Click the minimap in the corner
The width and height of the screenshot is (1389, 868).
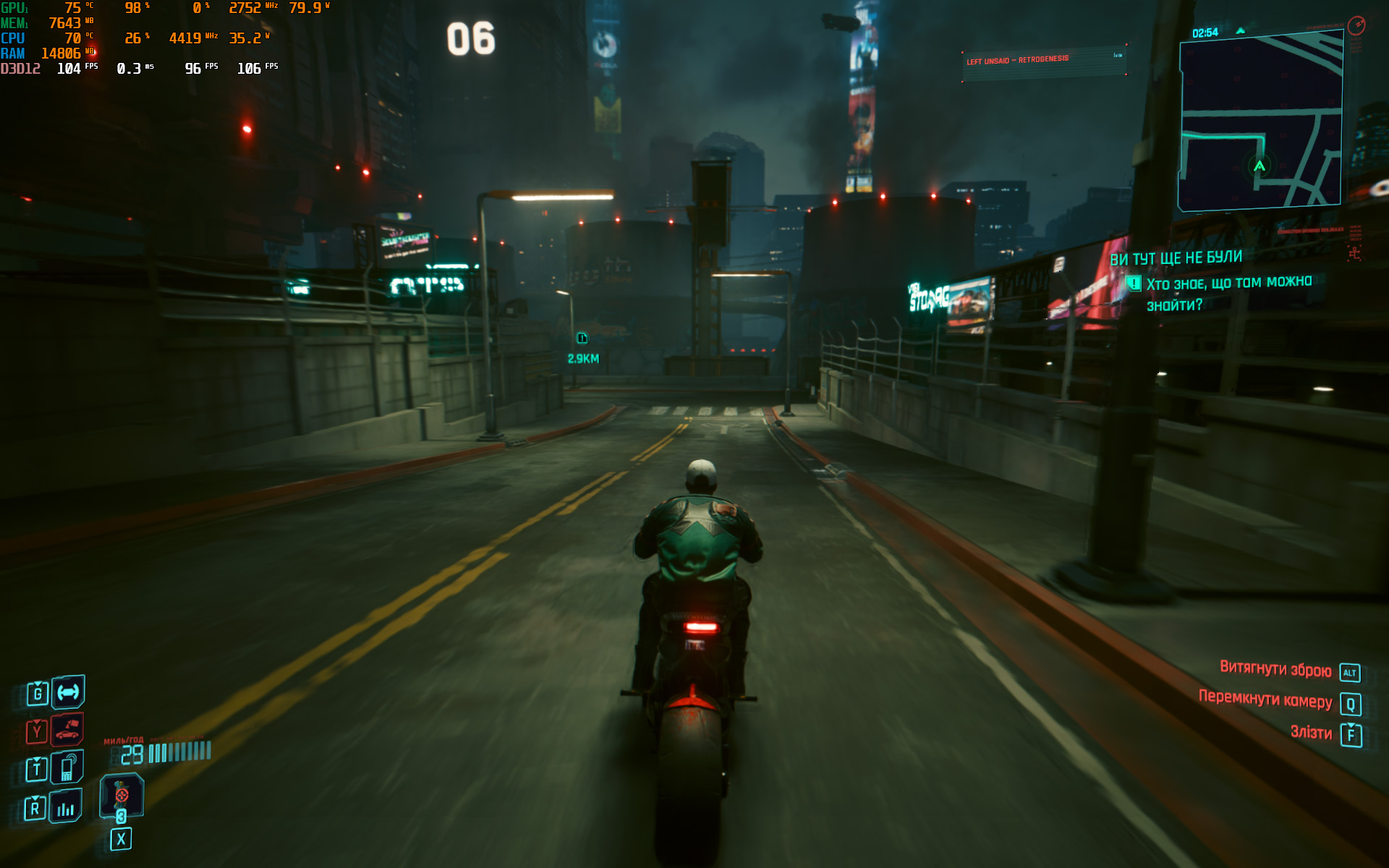(1260, 123)
